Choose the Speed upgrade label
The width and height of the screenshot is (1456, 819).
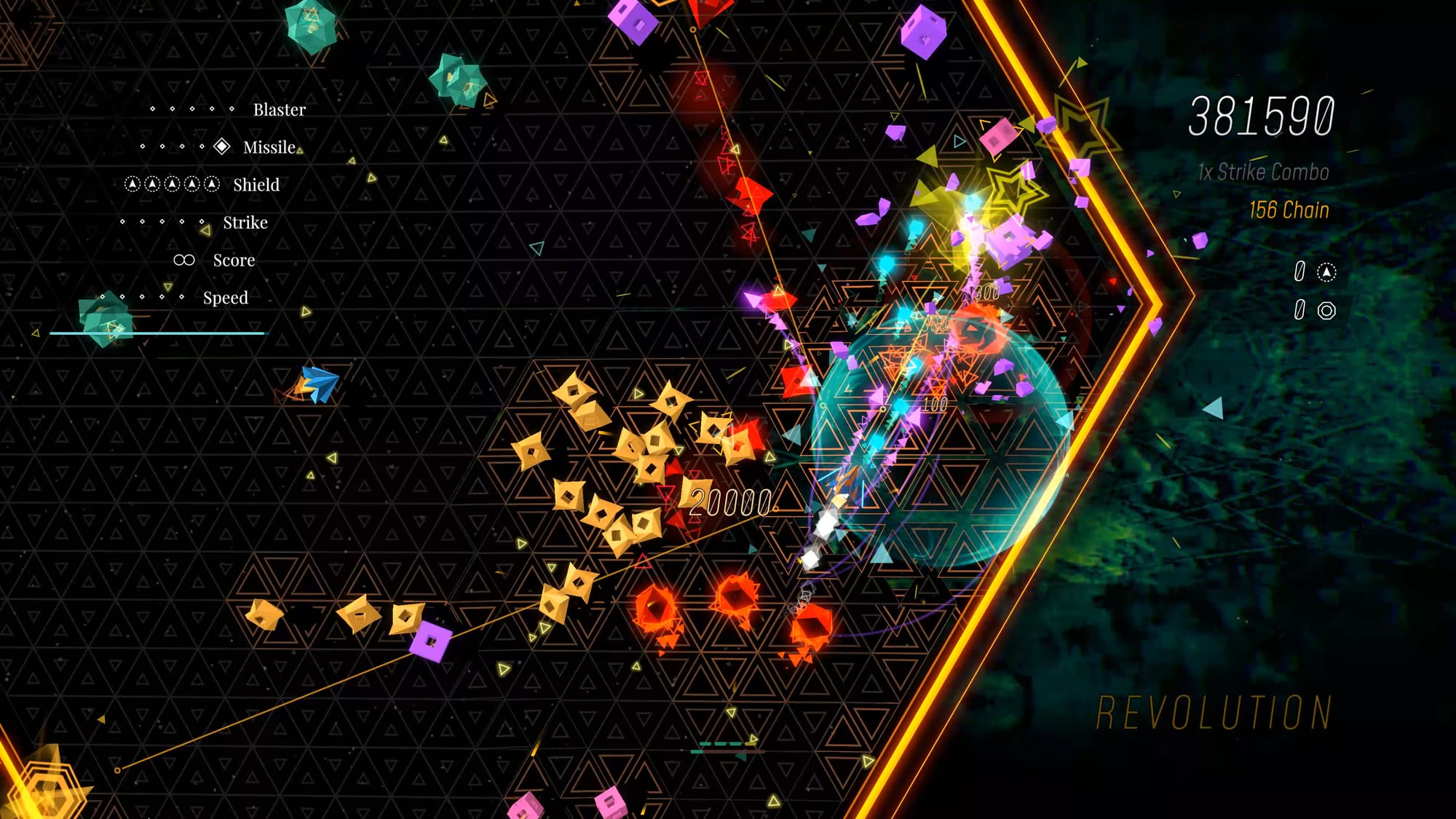point(225,298)
